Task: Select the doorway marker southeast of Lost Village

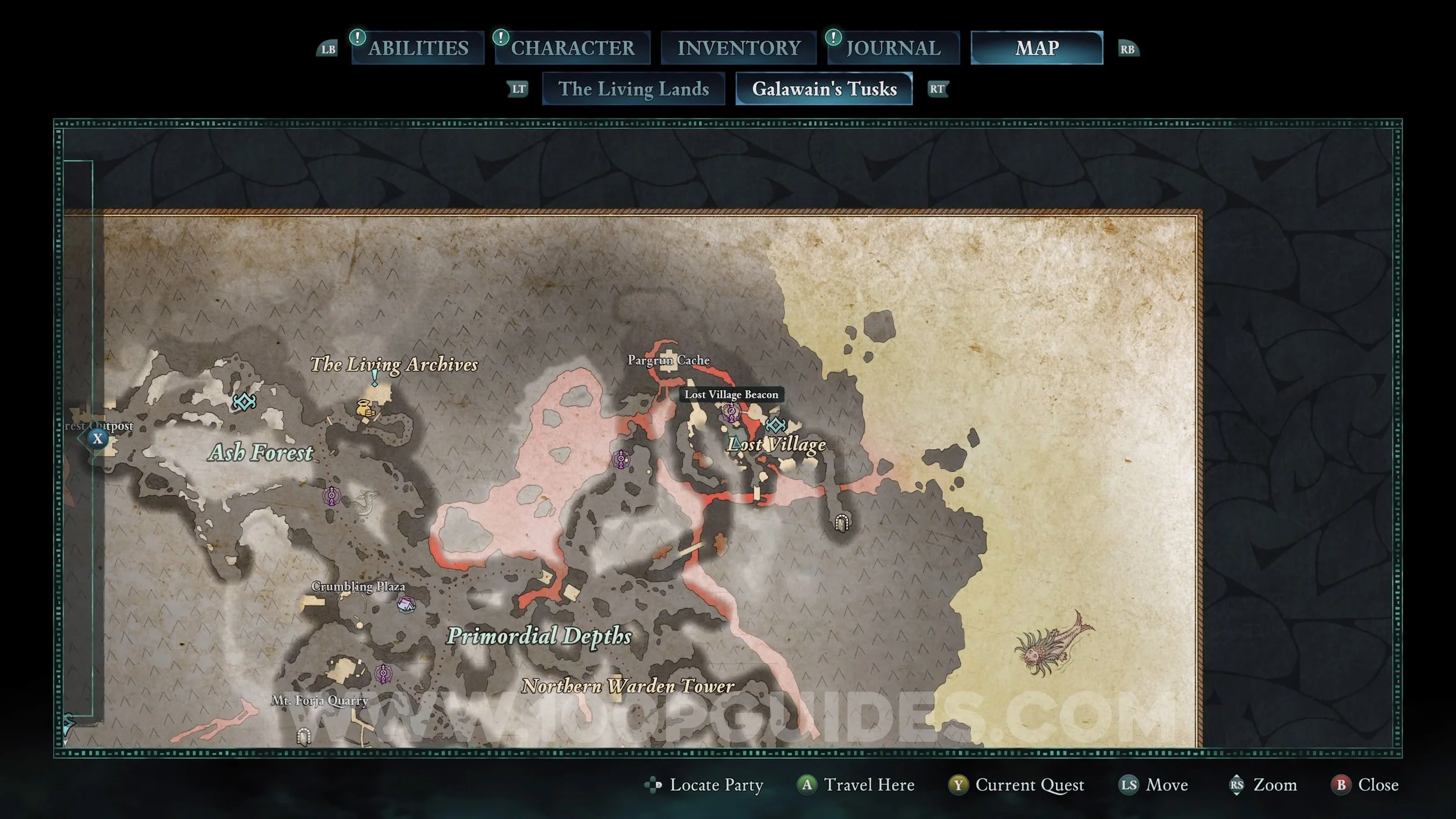Action: pyautogui.click(x=841, y=523)
